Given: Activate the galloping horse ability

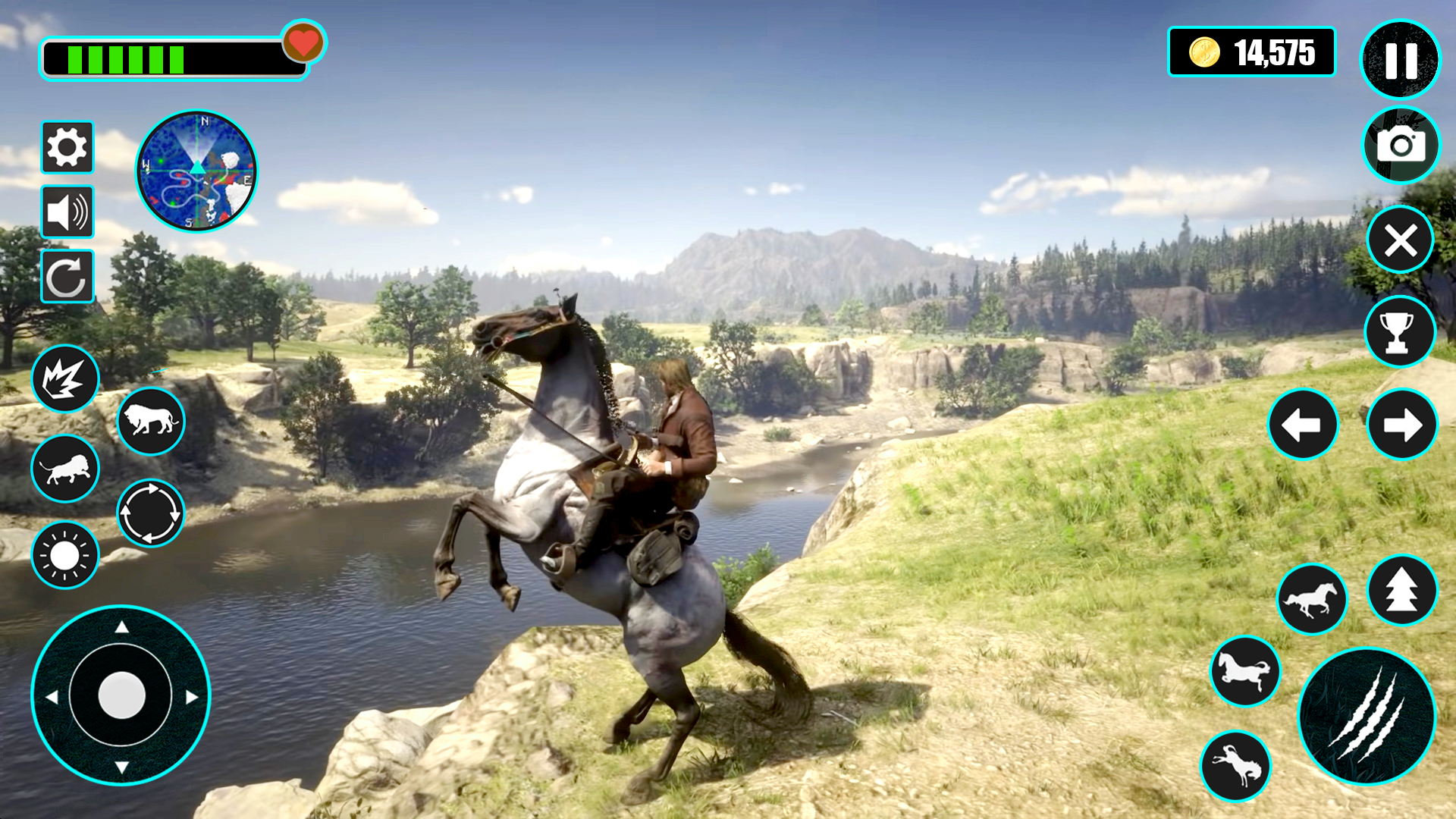Looking at the screenshot, I should click(1313, 598).
